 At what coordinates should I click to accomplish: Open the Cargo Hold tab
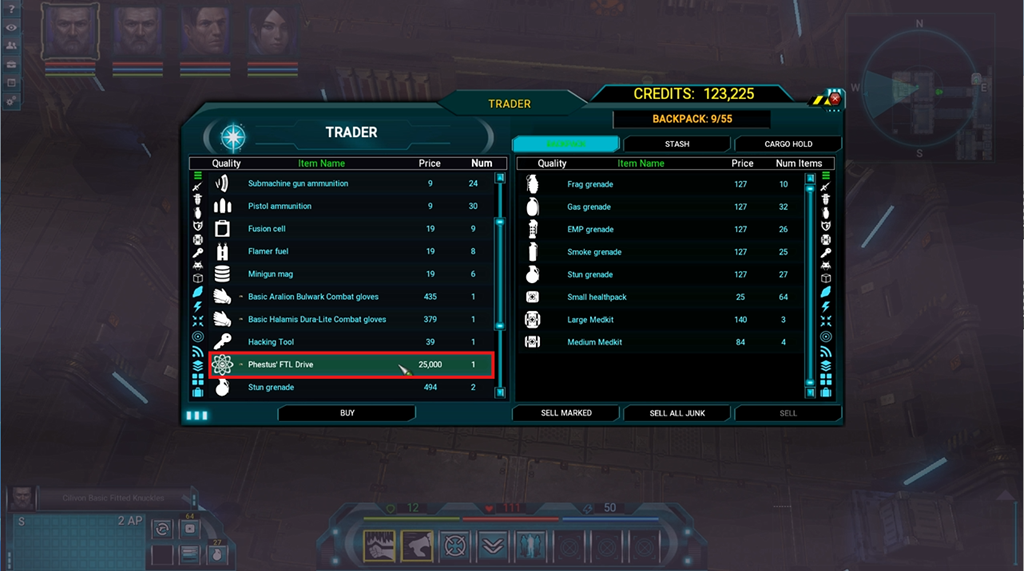[x=788, y=144]
